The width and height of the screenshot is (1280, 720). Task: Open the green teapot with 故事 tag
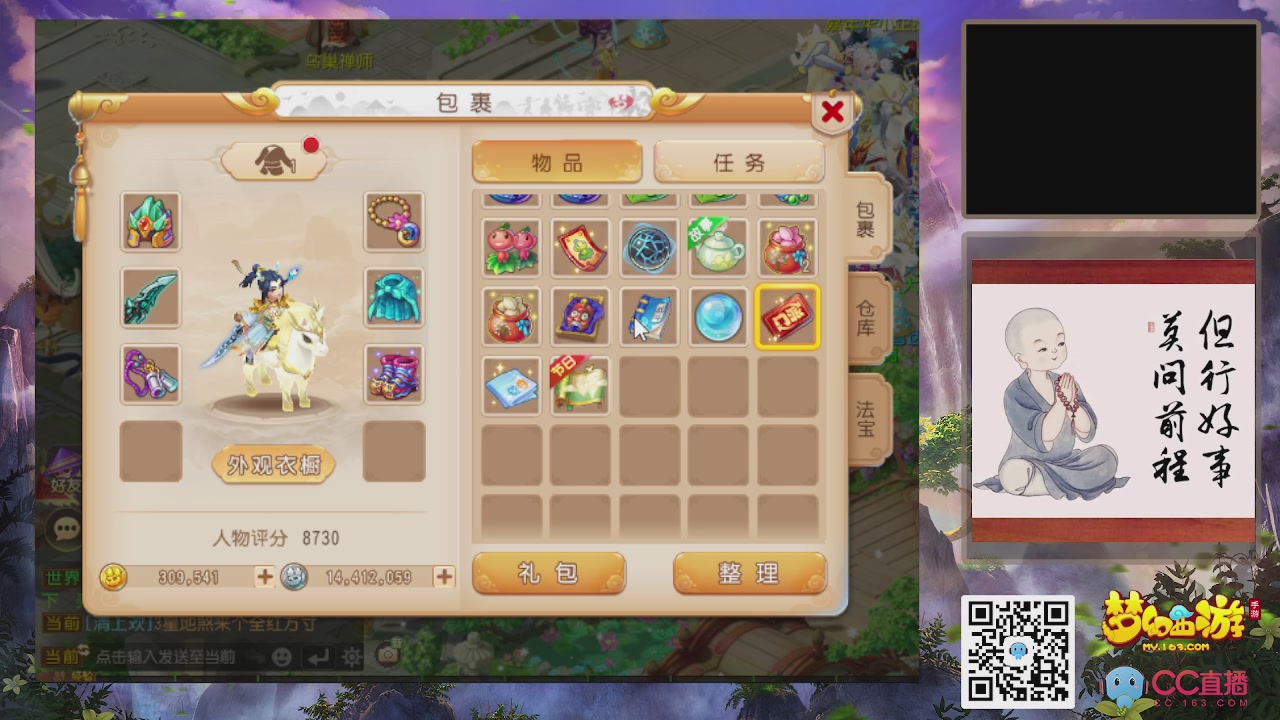[x=717, y=248]
